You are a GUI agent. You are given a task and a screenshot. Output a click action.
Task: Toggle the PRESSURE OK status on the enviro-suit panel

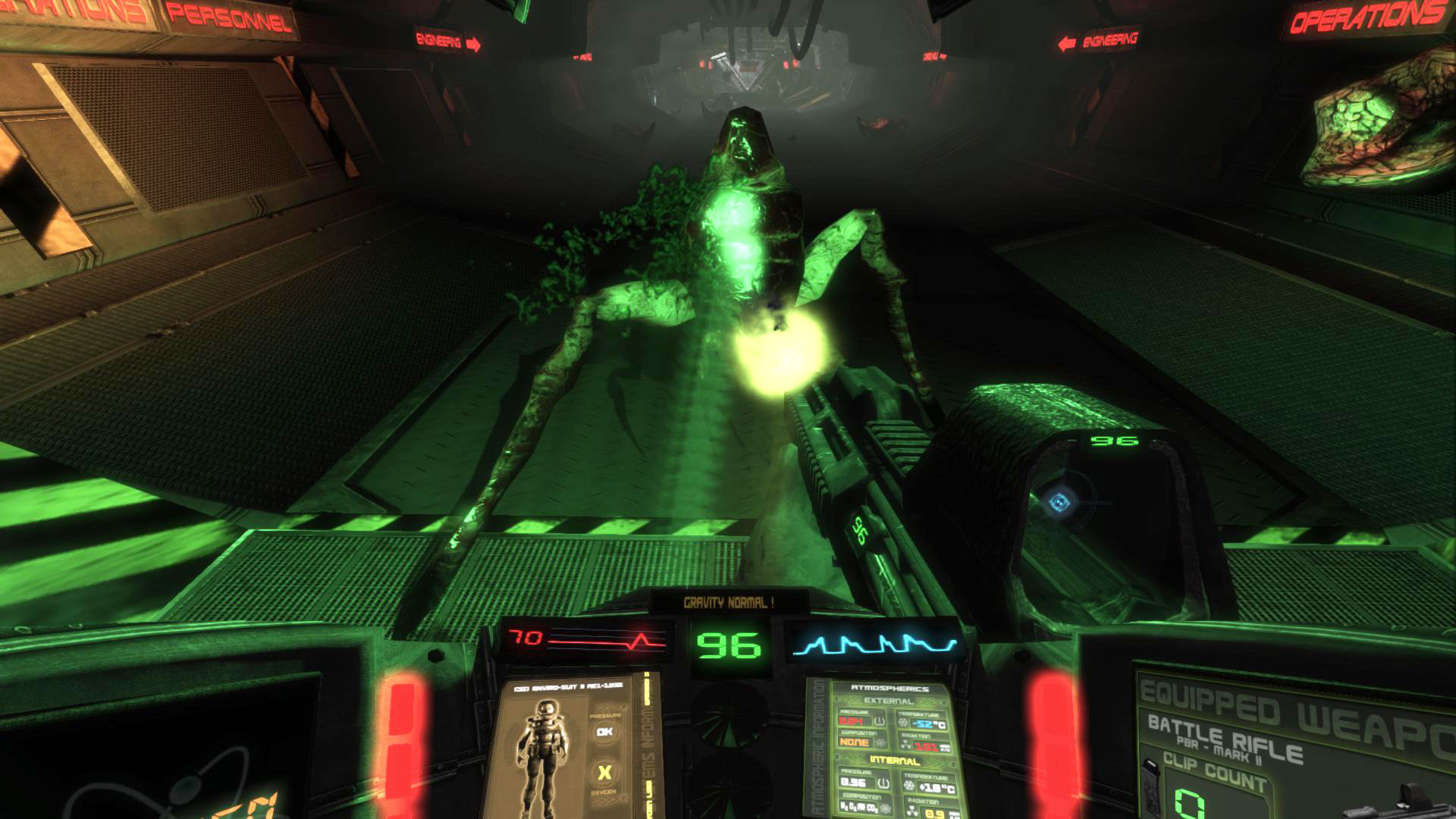point(604,732)
